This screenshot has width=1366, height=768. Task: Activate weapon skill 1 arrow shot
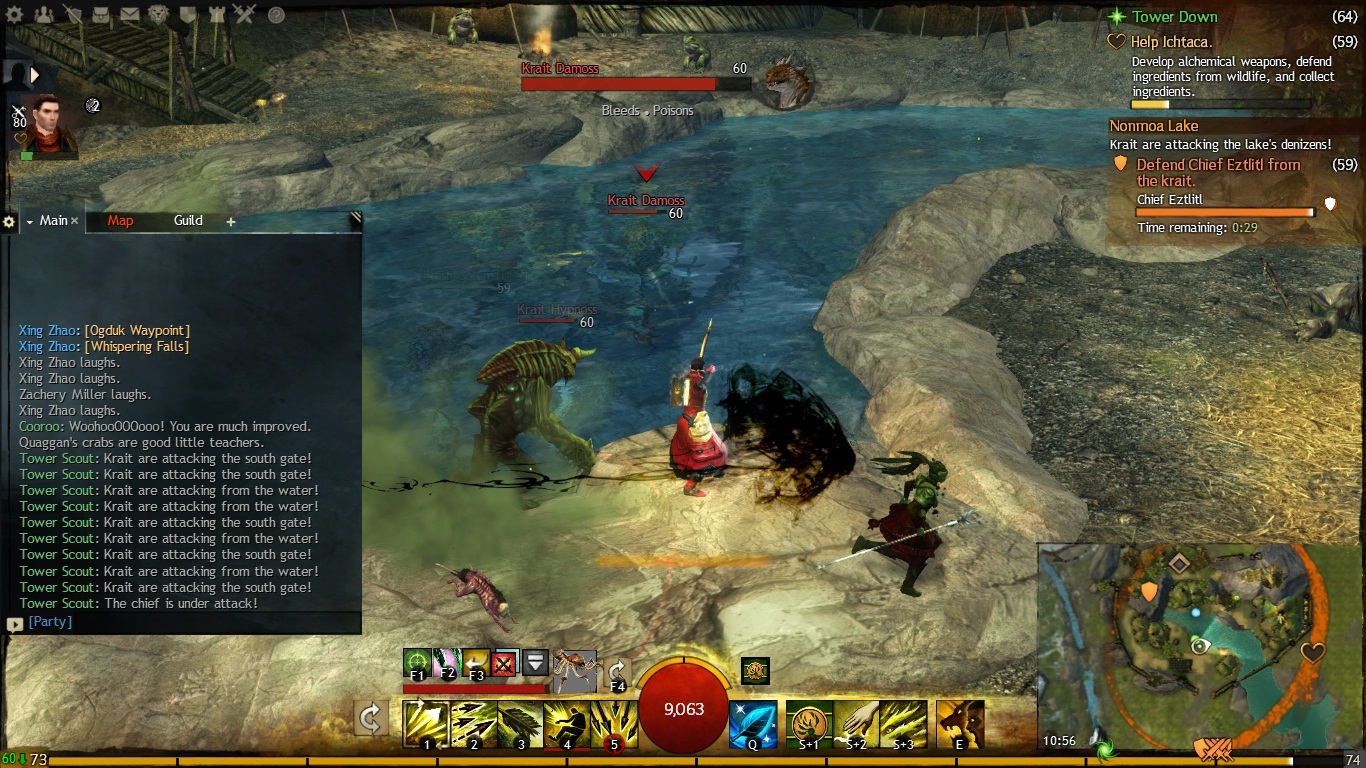point(426,724)
